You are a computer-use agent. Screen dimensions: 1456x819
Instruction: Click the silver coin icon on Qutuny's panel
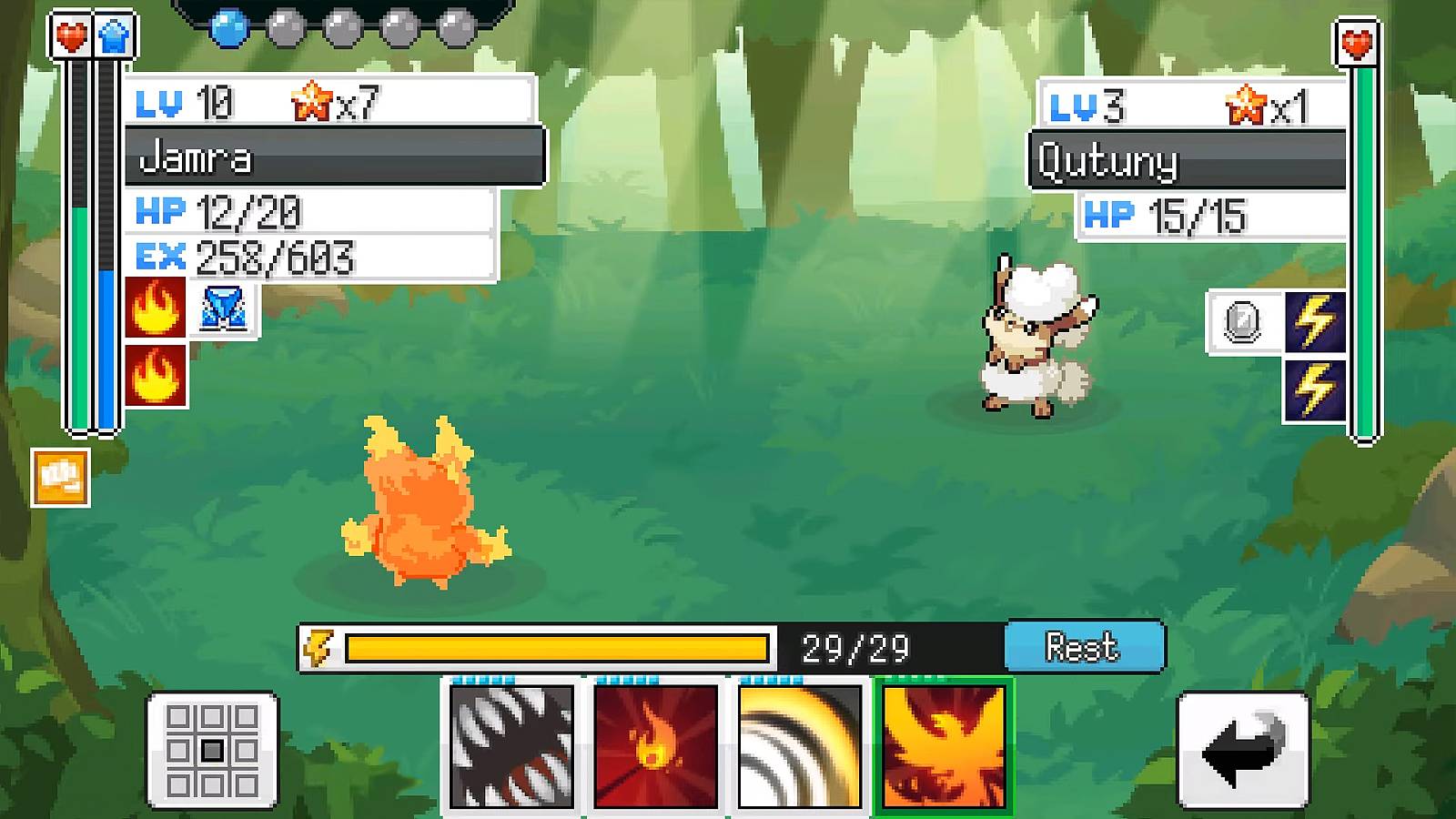pyautogui.click(x=1242, y=322)
